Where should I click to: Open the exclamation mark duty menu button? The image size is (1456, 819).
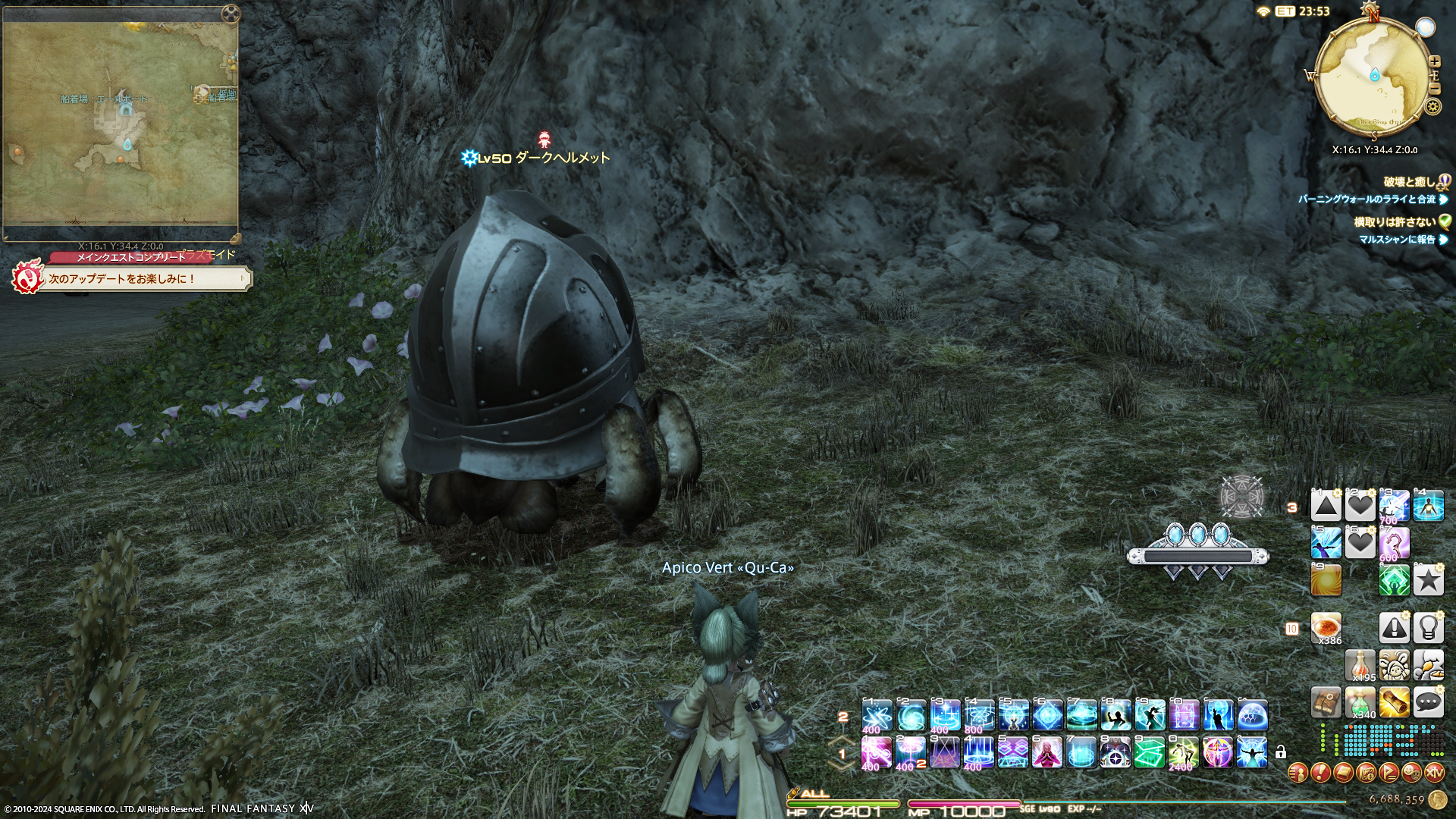click(1320, 773)
